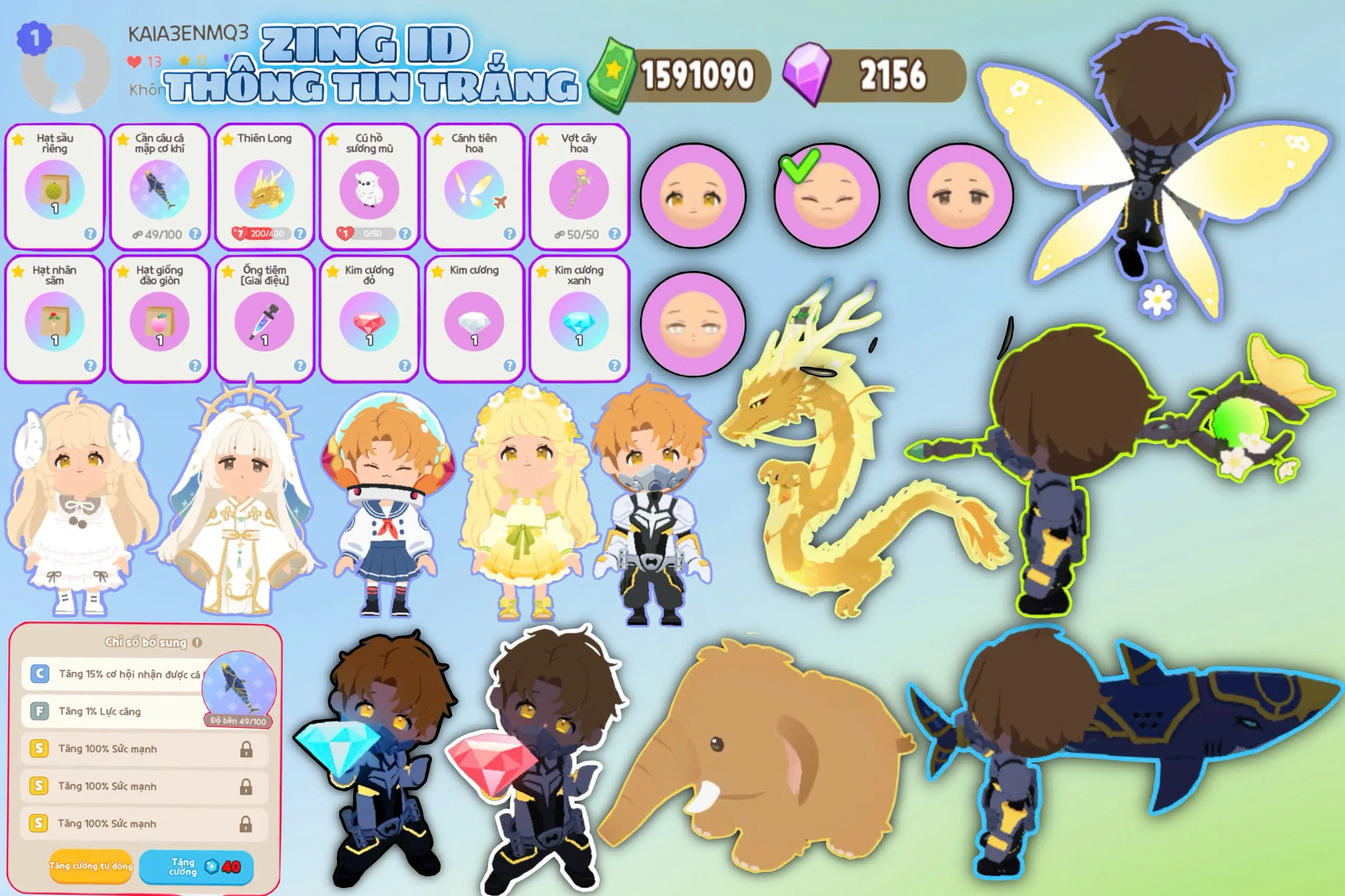Click the Cú hồ sương mù owl icon
The width and height of the screenshot is (1345, 896).
pos(368,189)
